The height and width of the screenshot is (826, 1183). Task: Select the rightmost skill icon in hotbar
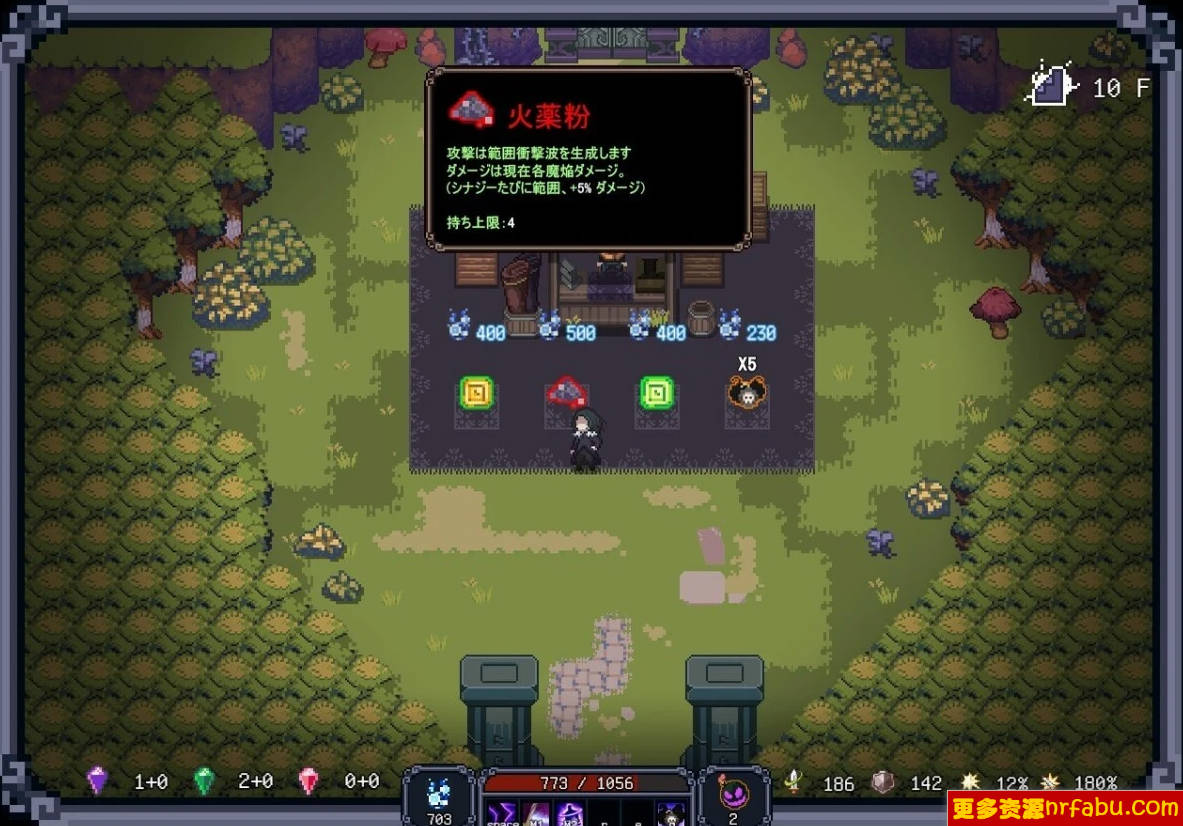[671, 814]
